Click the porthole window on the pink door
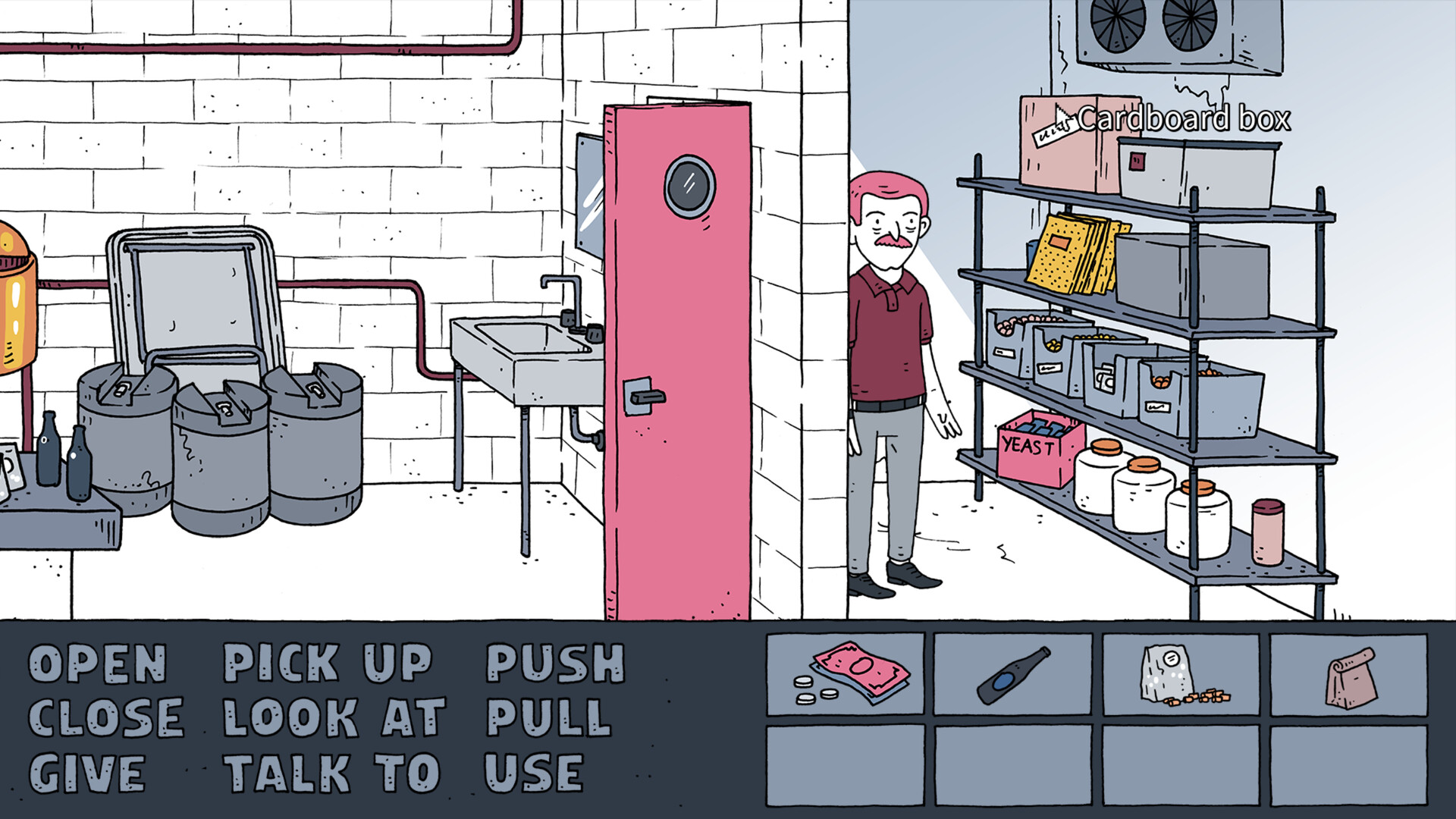 pos(690,184)
